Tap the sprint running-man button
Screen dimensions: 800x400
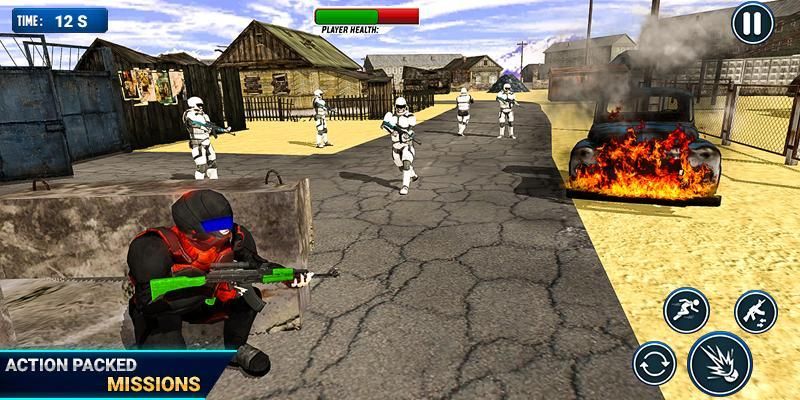click(685, 310)
